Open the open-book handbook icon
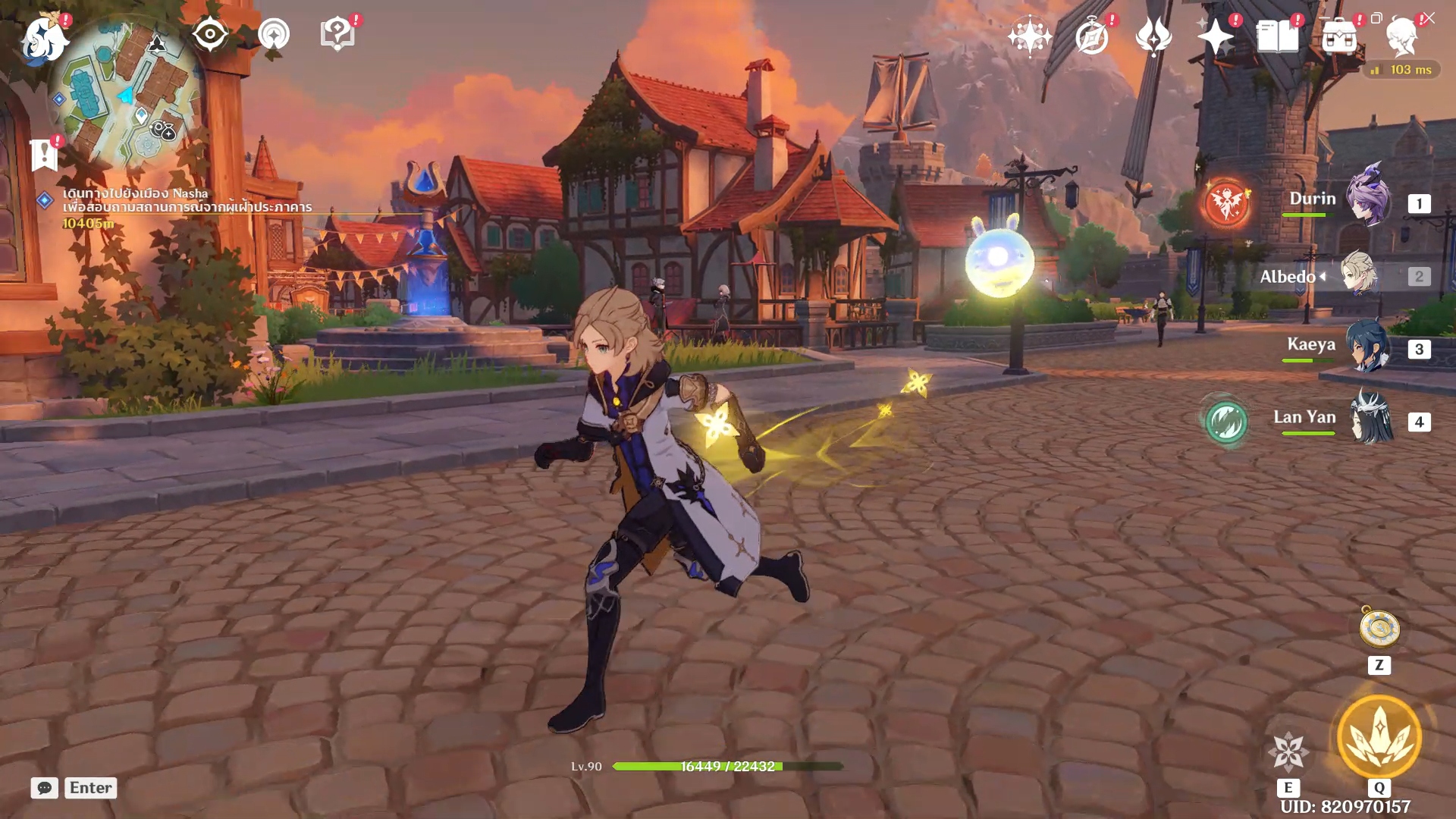The image size is (1456, 819). click(x=1277, y=36)
